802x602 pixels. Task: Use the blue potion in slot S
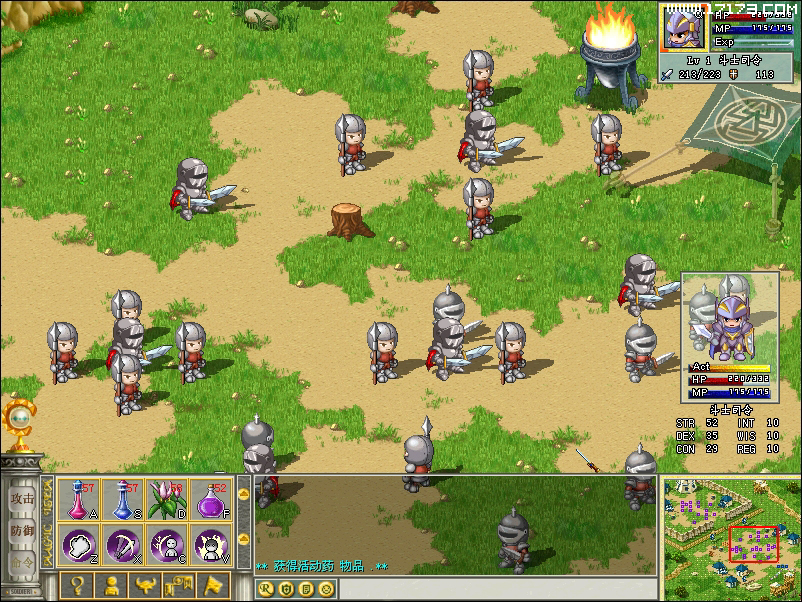(123, 499)
